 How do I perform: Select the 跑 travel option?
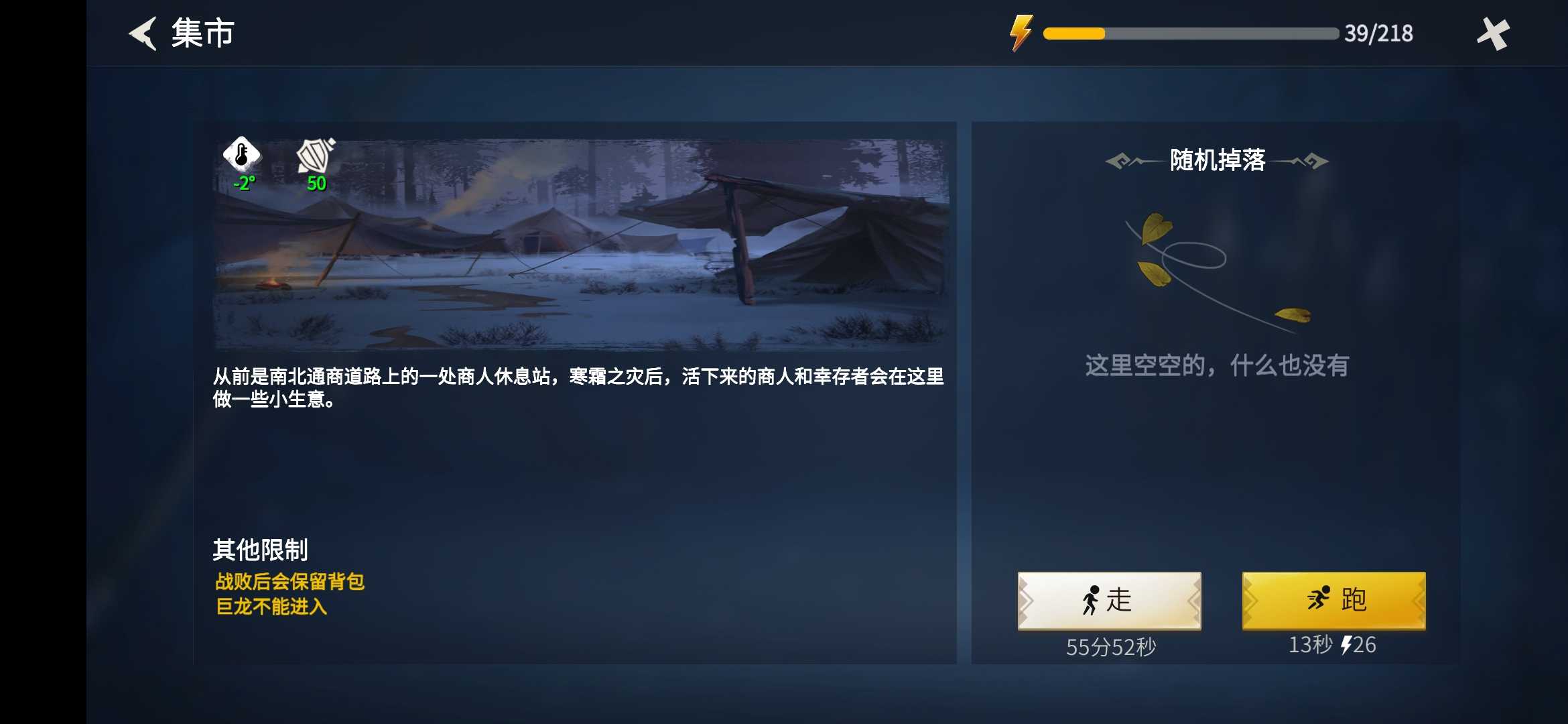[x=1333, y=600]
